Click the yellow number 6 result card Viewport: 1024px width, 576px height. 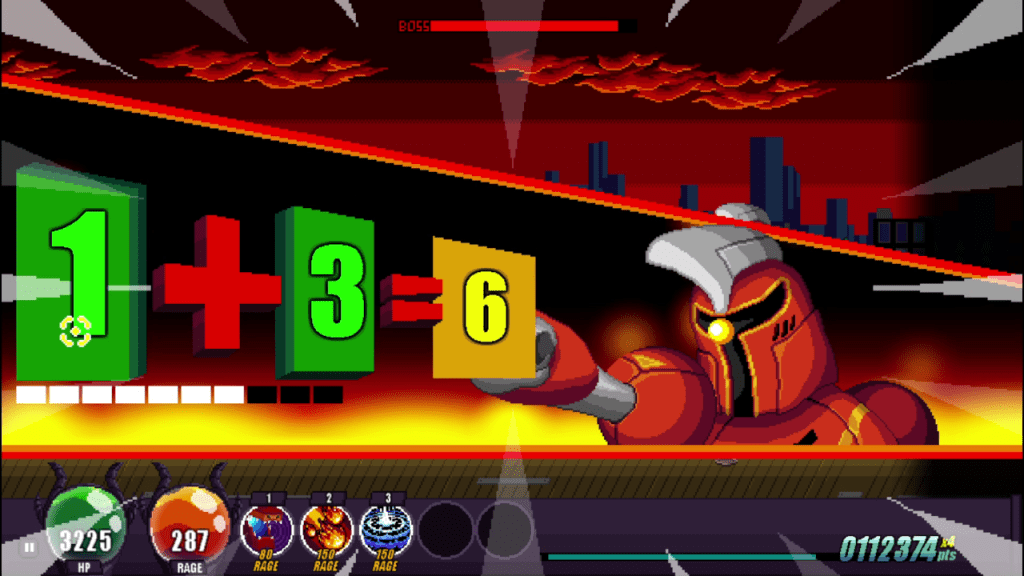click(484, 307)
